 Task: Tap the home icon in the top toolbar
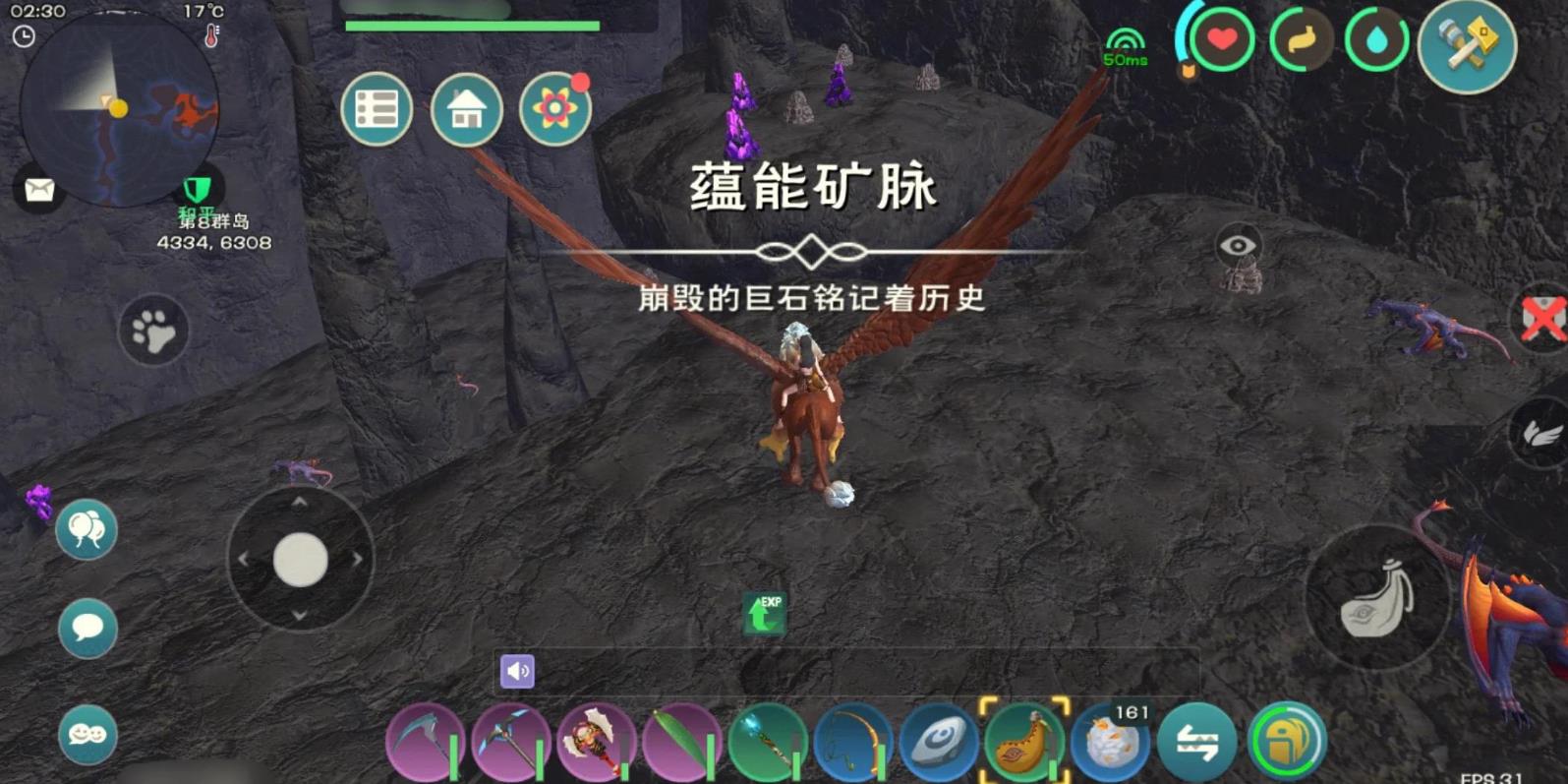tap(466, 109)
